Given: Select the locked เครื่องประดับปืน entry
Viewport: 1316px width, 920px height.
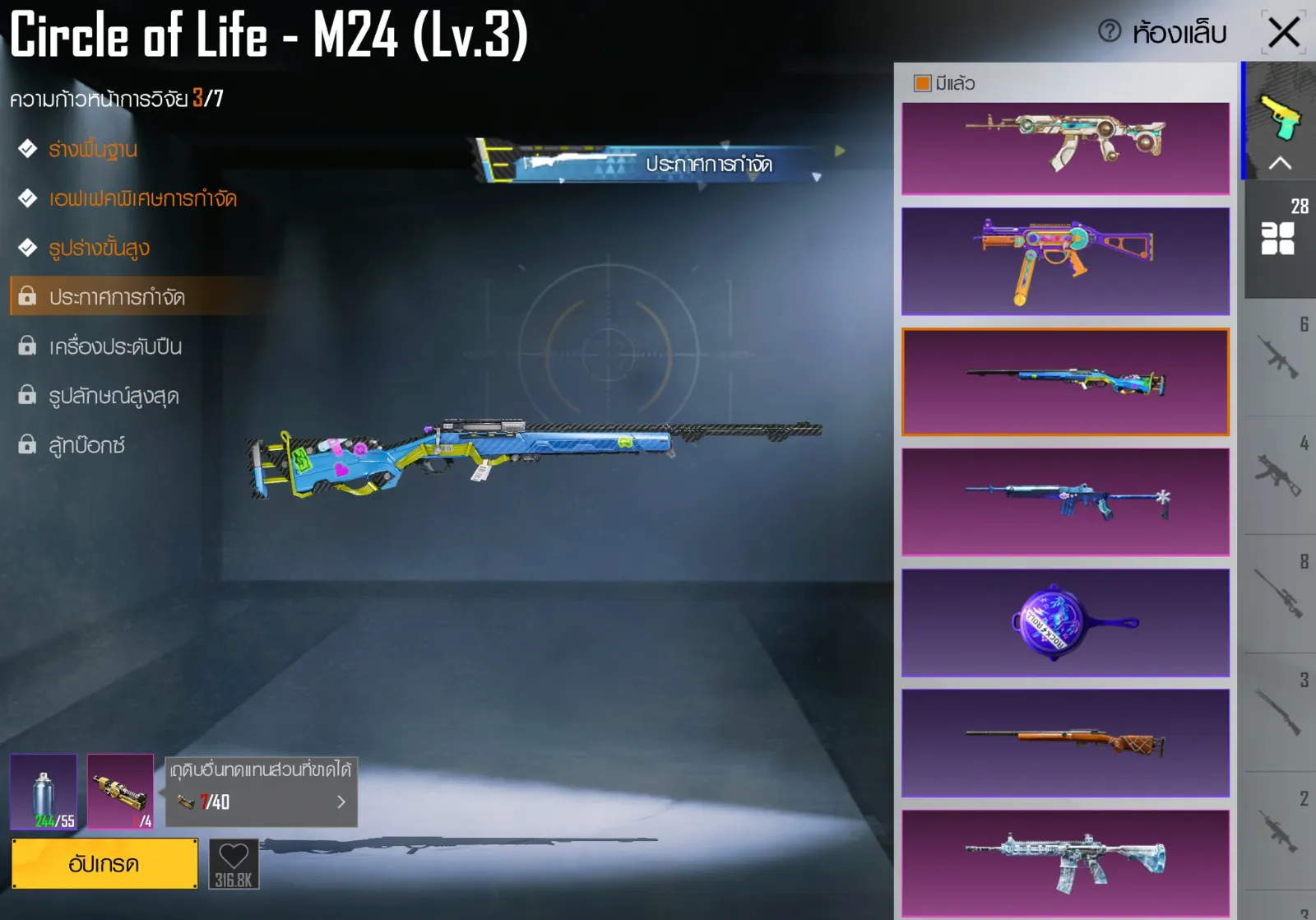Looking at the screenshot, I should tap(115, 346).
